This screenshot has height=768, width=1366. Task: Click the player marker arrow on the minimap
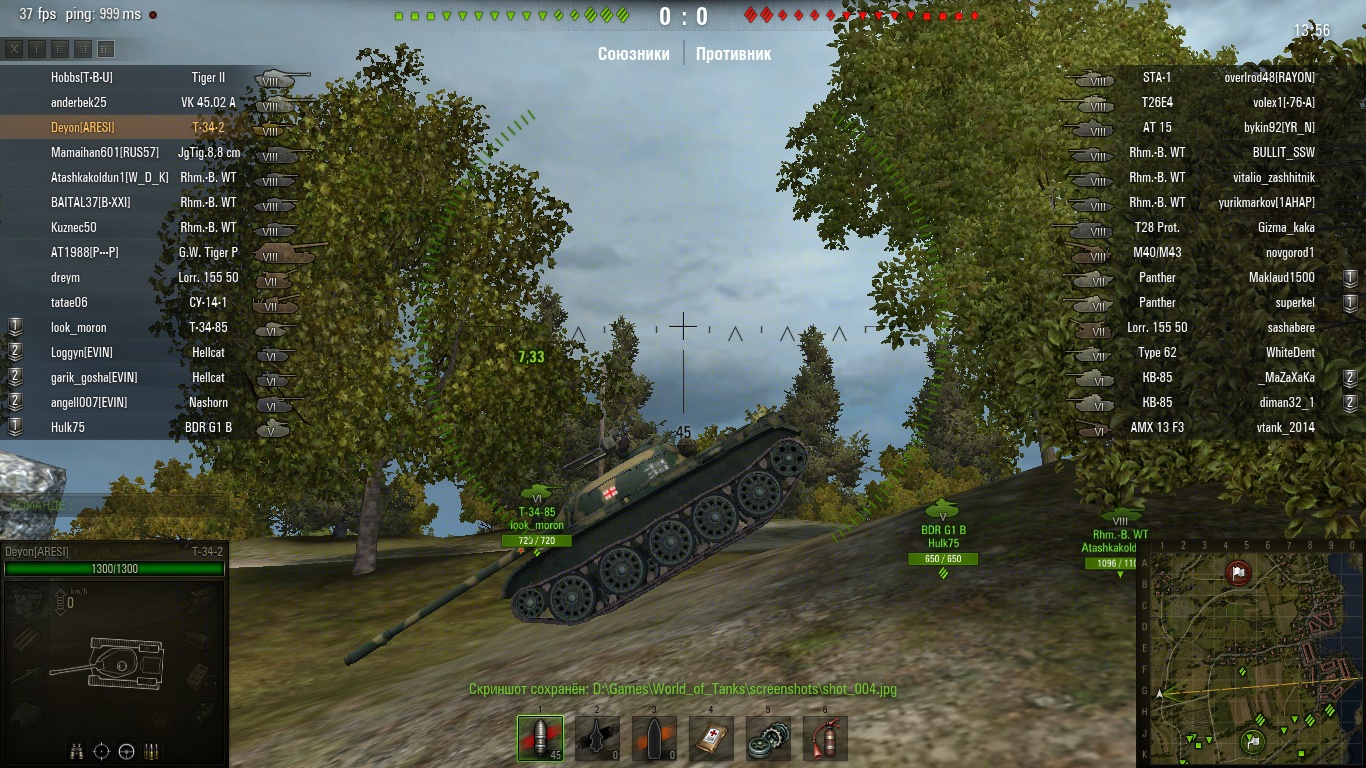[x=1160, y=692]
